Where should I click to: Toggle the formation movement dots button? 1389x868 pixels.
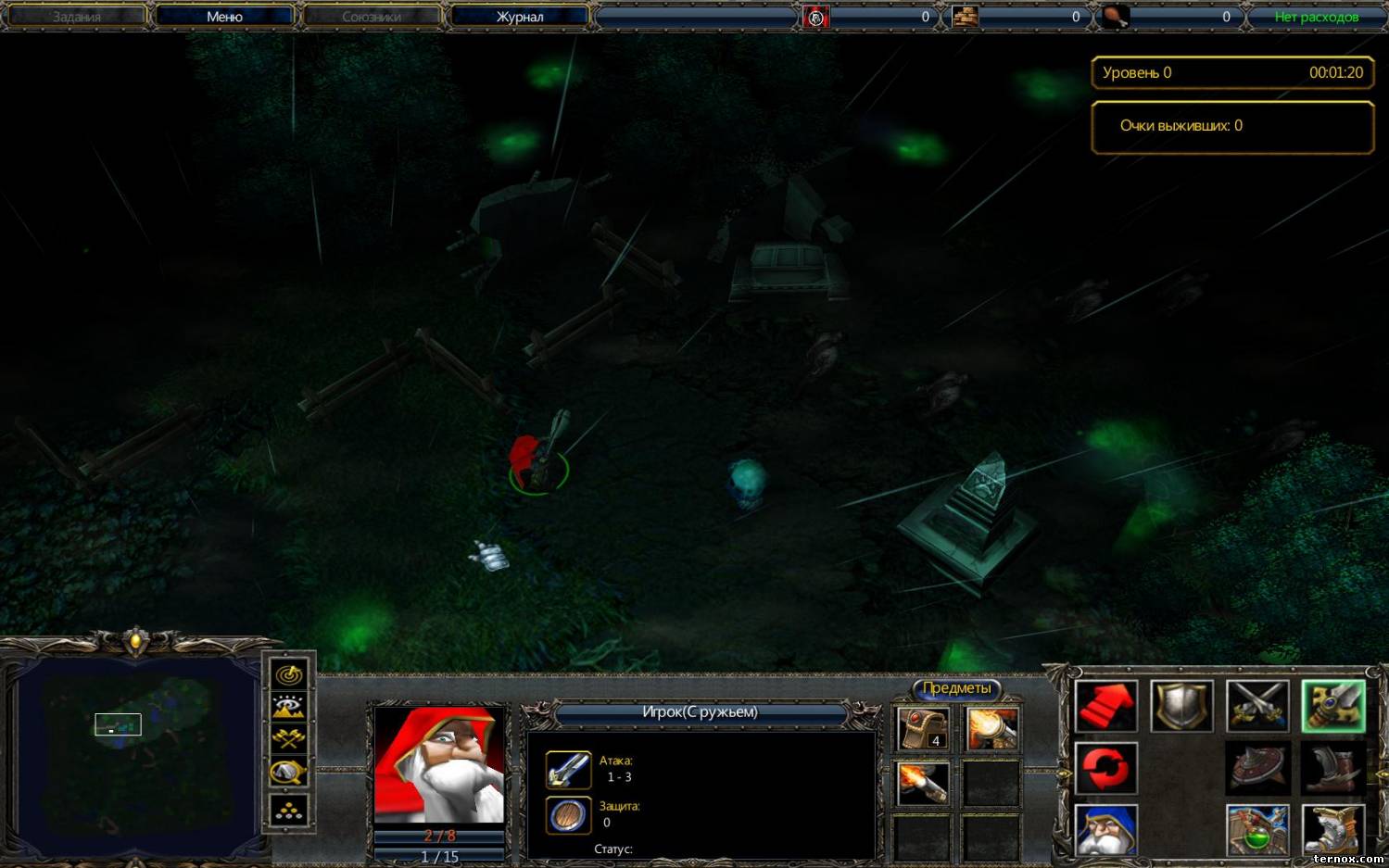point(288,811)
